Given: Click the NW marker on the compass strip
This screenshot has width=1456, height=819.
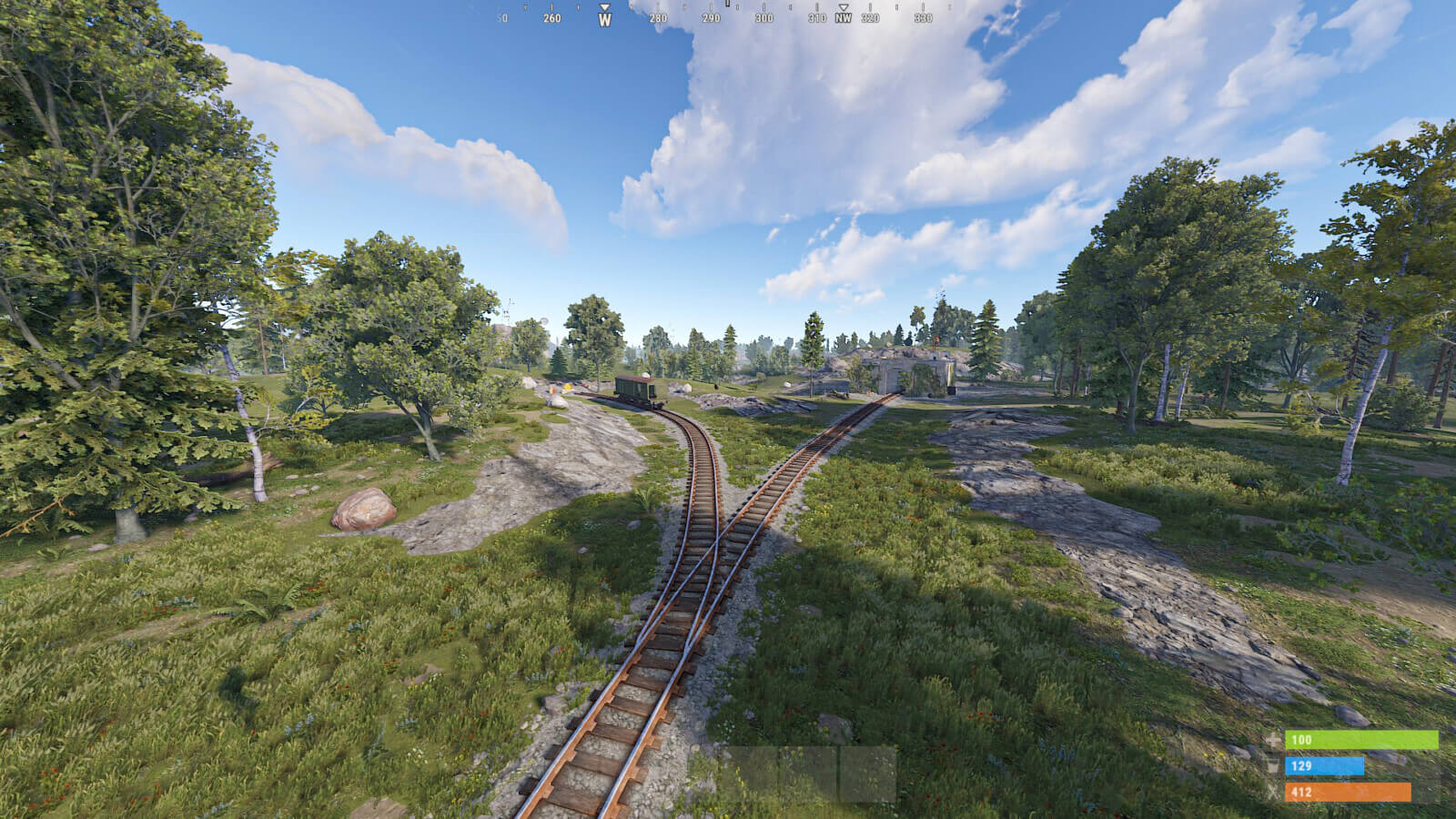Looking at the screenshot, I should 842,16.
